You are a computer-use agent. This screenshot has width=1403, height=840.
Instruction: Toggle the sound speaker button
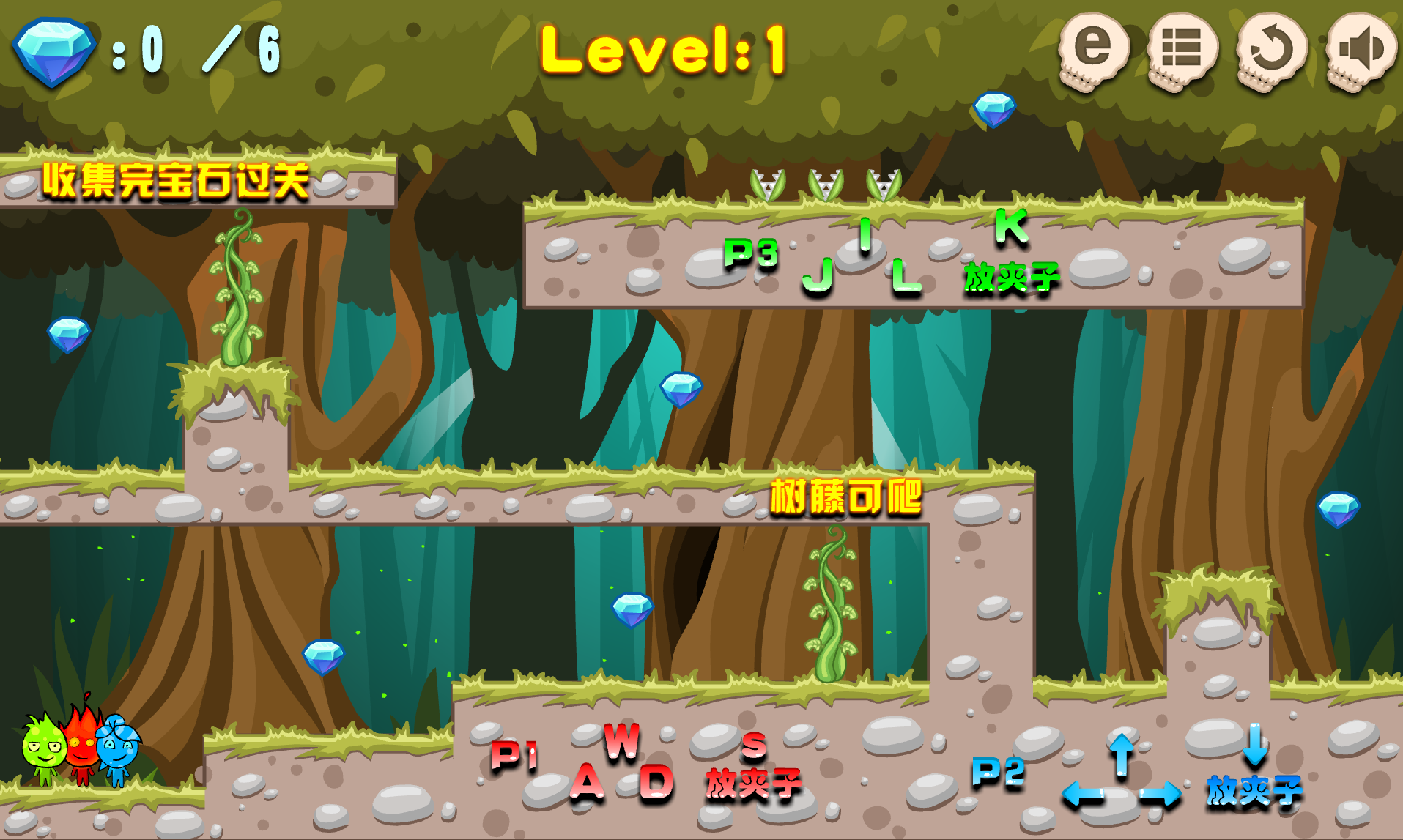[1361, 50]
